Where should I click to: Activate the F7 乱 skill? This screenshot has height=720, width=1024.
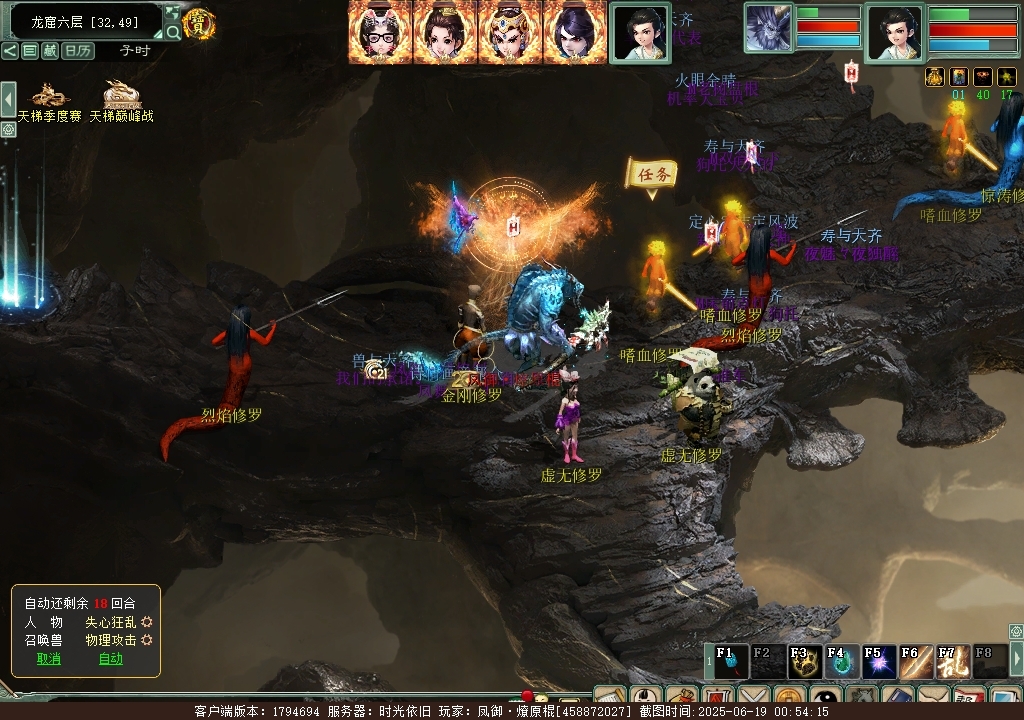click(x=953, y=661)
